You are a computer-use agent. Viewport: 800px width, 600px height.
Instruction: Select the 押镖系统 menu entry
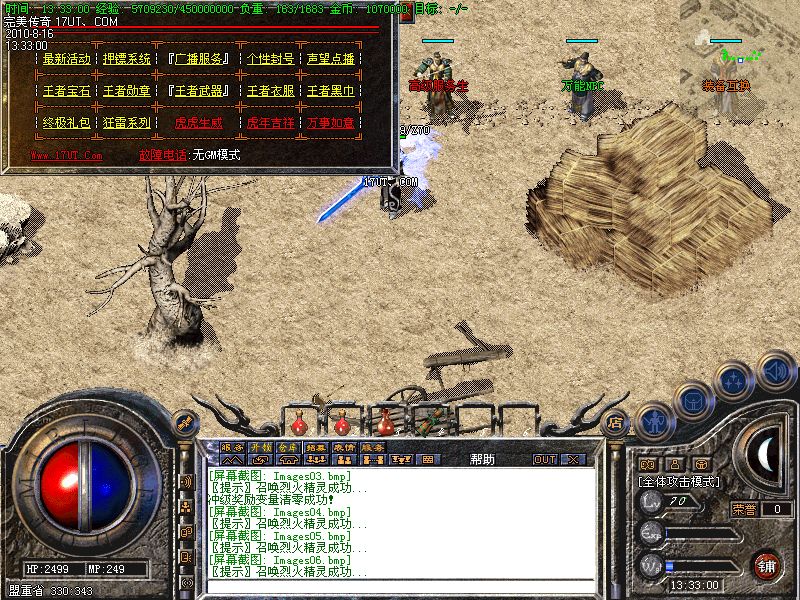point(127,59)
